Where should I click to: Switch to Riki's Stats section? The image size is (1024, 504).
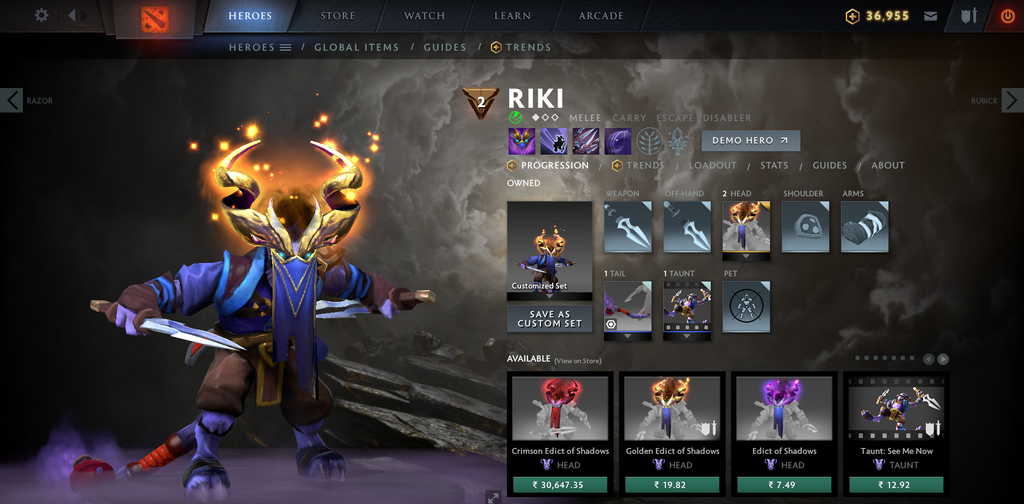point(774,166)
